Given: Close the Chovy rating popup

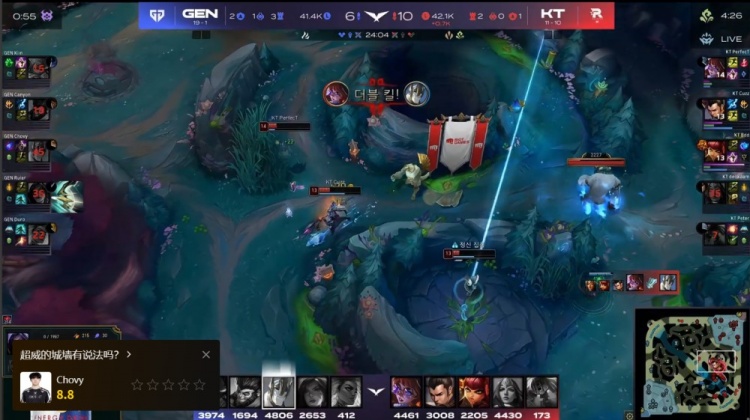Looking at the screenshot, I should (x=206, y=354).
